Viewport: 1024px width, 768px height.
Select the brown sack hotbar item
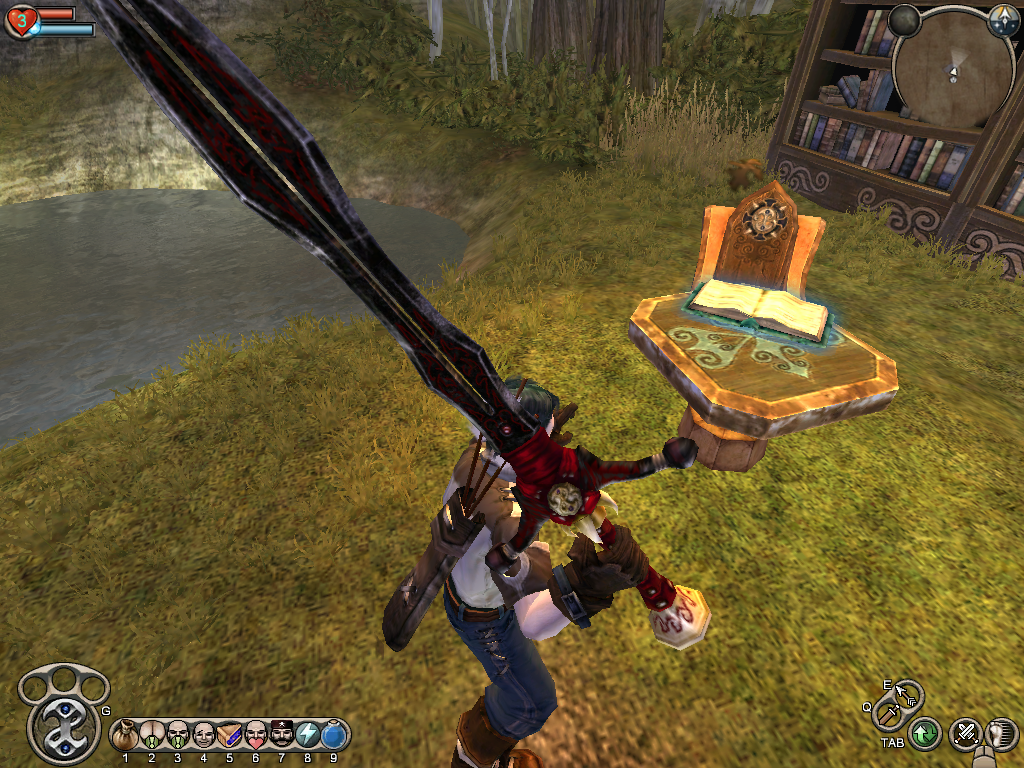click(126, 736)
